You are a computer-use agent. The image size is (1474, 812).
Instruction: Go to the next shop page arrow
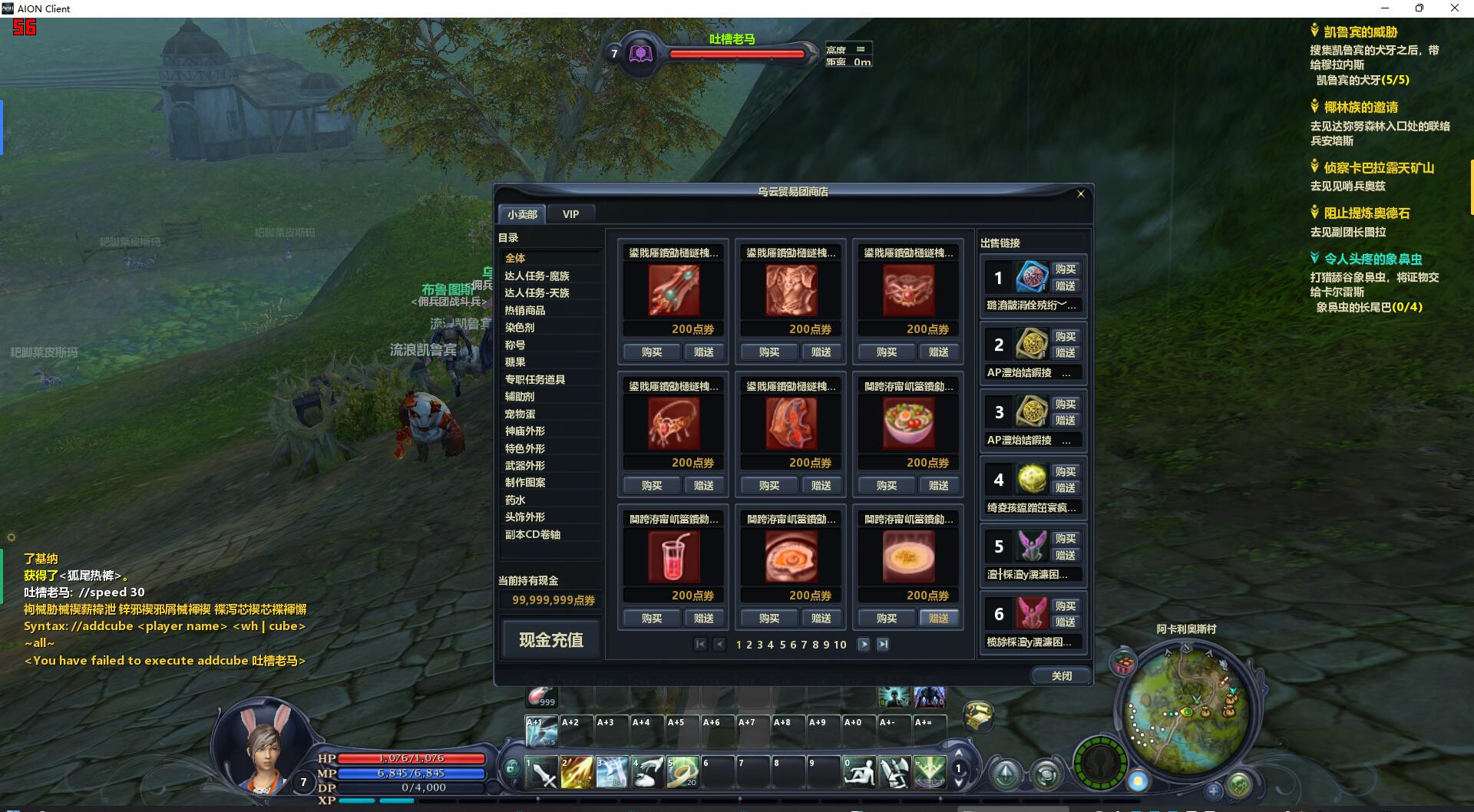(864, 645)
